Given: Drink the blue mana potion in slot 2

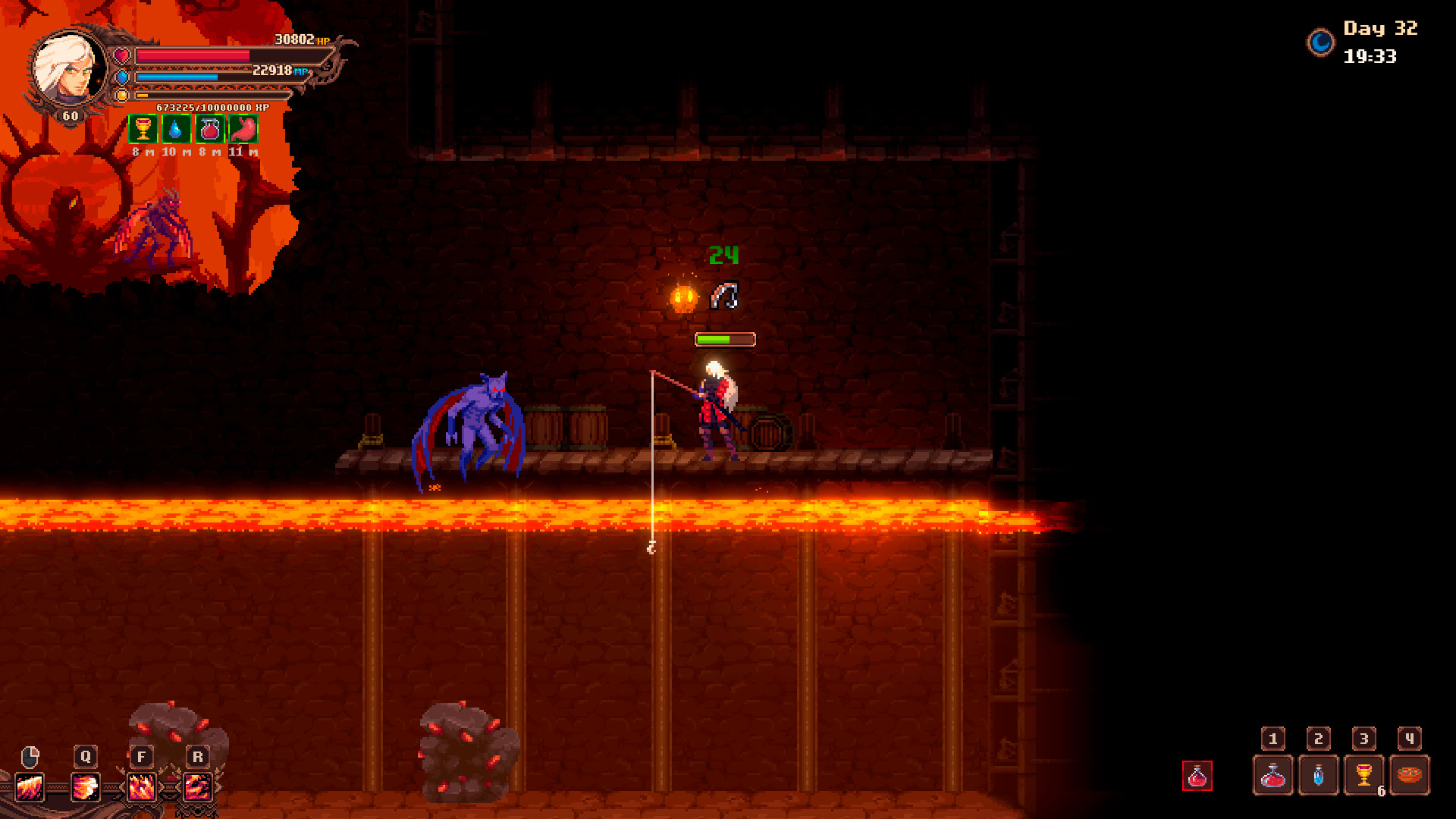Looking at the screenshot, I should 1318,776.
